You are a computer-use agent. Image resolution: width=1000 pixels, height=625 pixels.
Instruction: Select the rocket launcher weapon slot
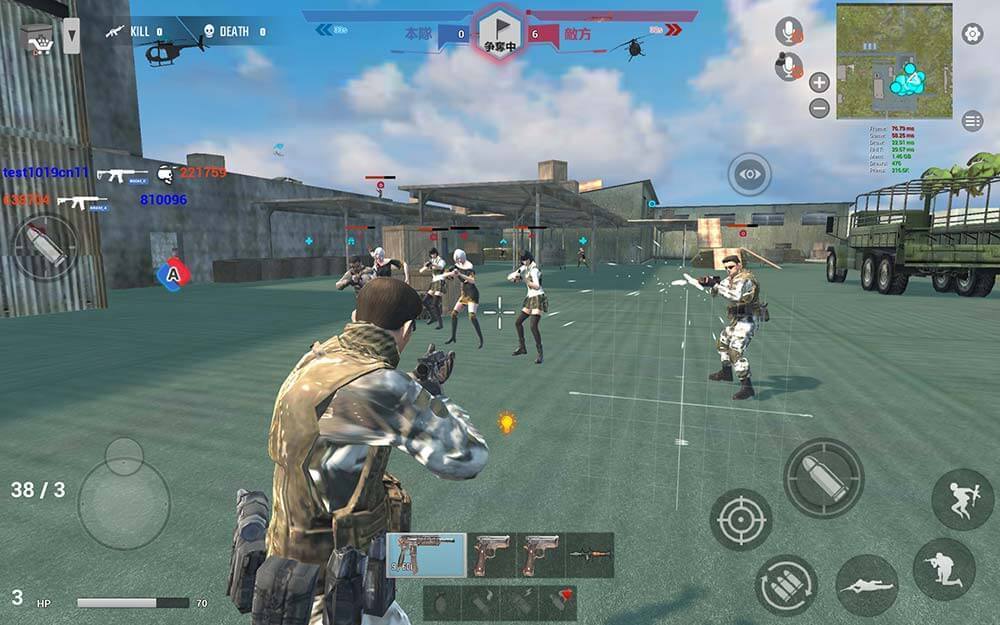click(x=590, y=555)
